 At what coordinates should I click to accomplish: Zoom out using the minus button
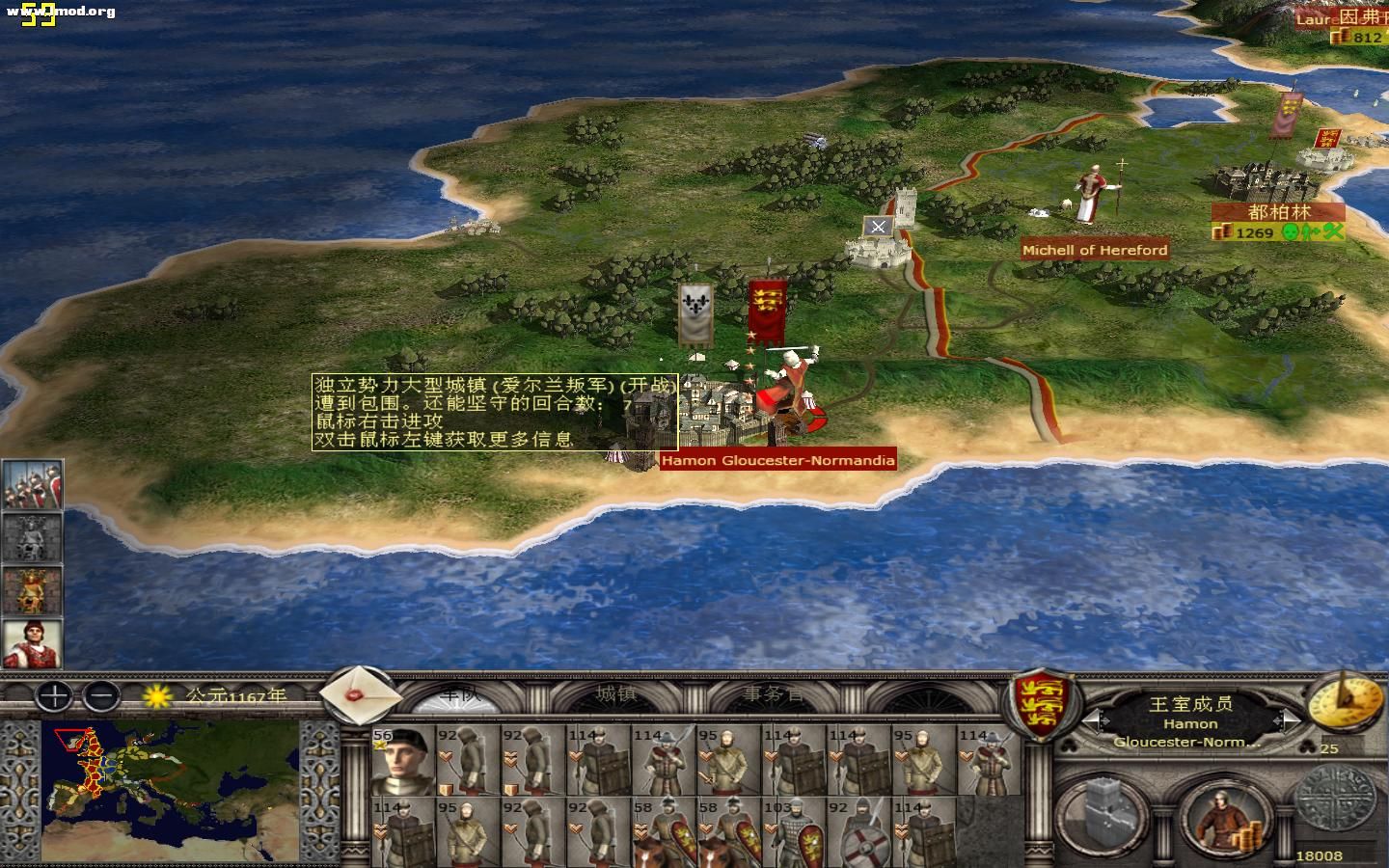pos(100,695)
